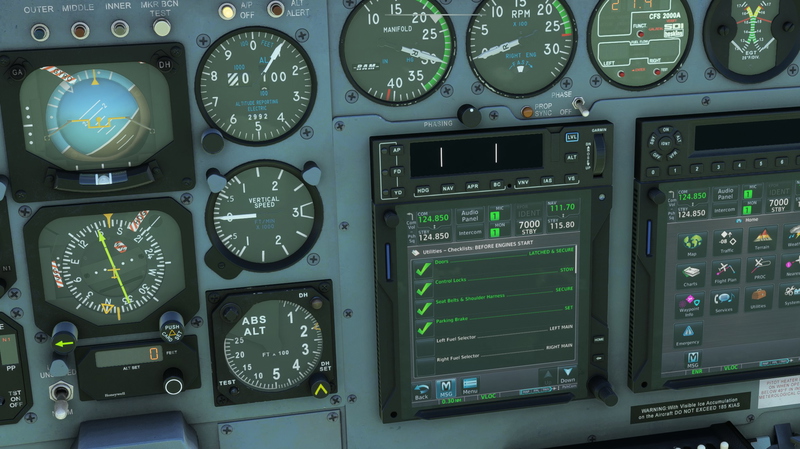
Task: Tap the Down arrow on the checklist
Action: tap(567, 377)
